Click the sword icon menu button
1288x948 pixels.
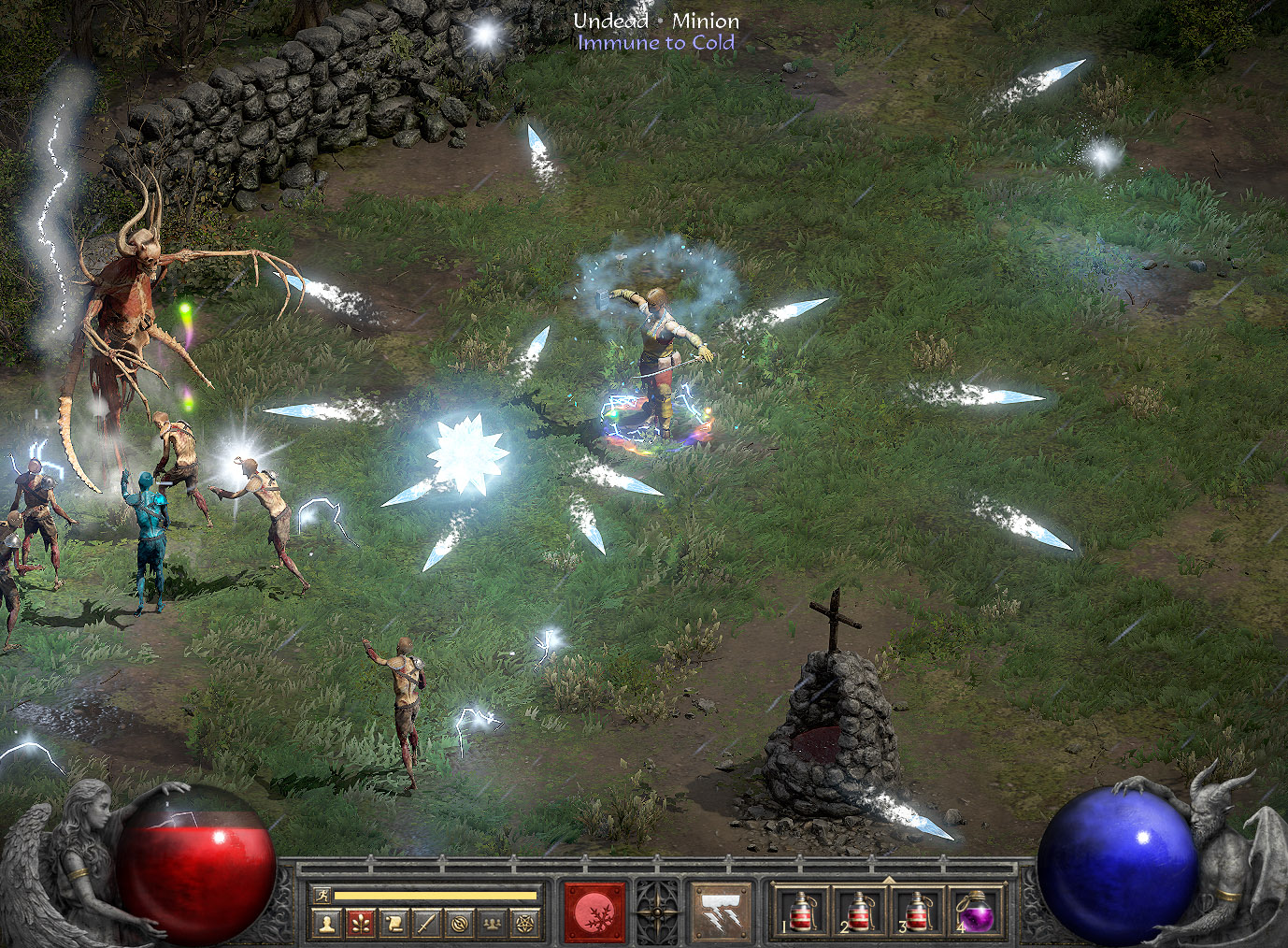tap(426, 924)
